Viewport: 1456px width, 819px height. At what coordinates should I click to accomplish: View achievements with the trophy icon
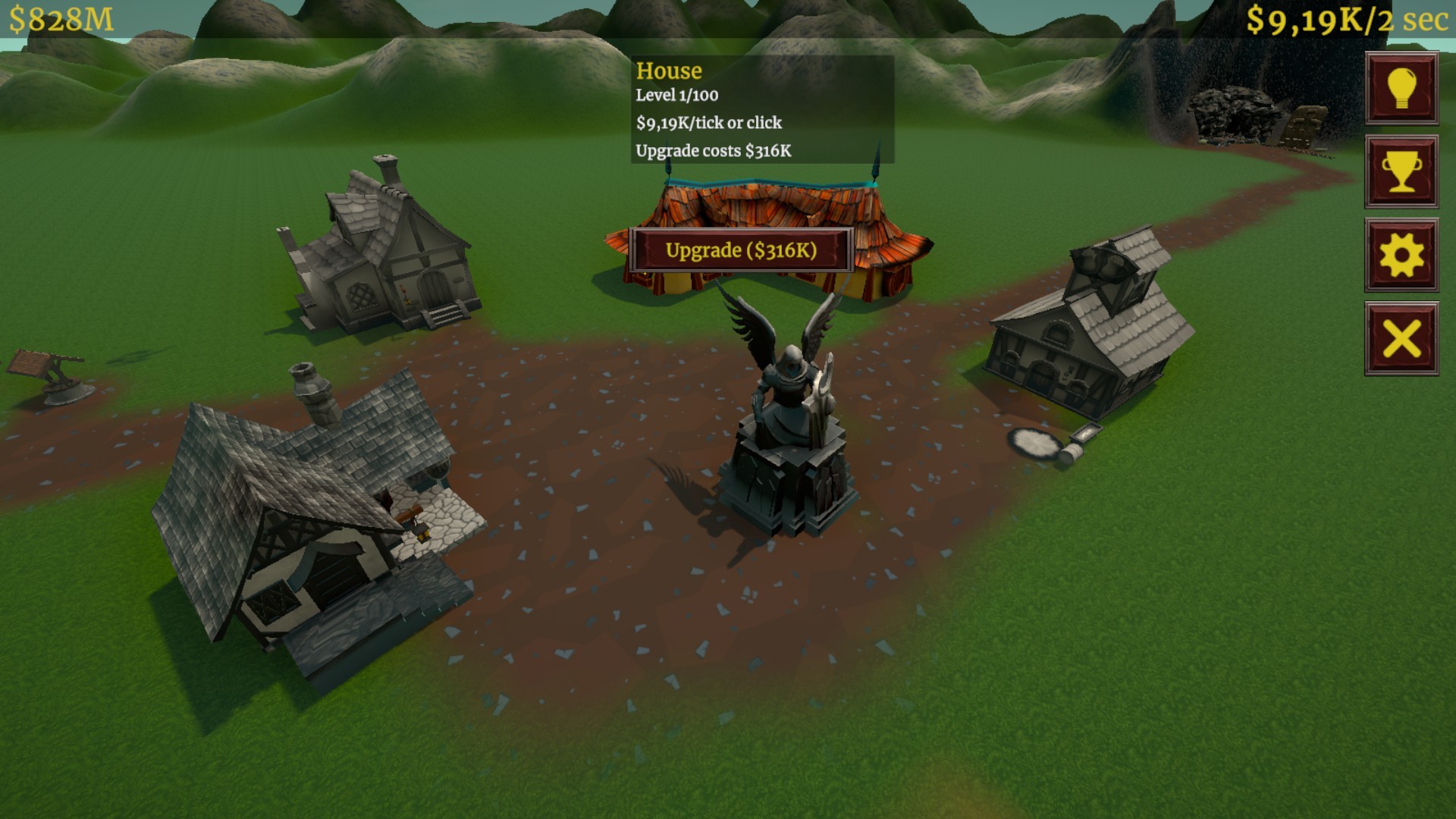pyautogui.click(x=1401, y=173)
